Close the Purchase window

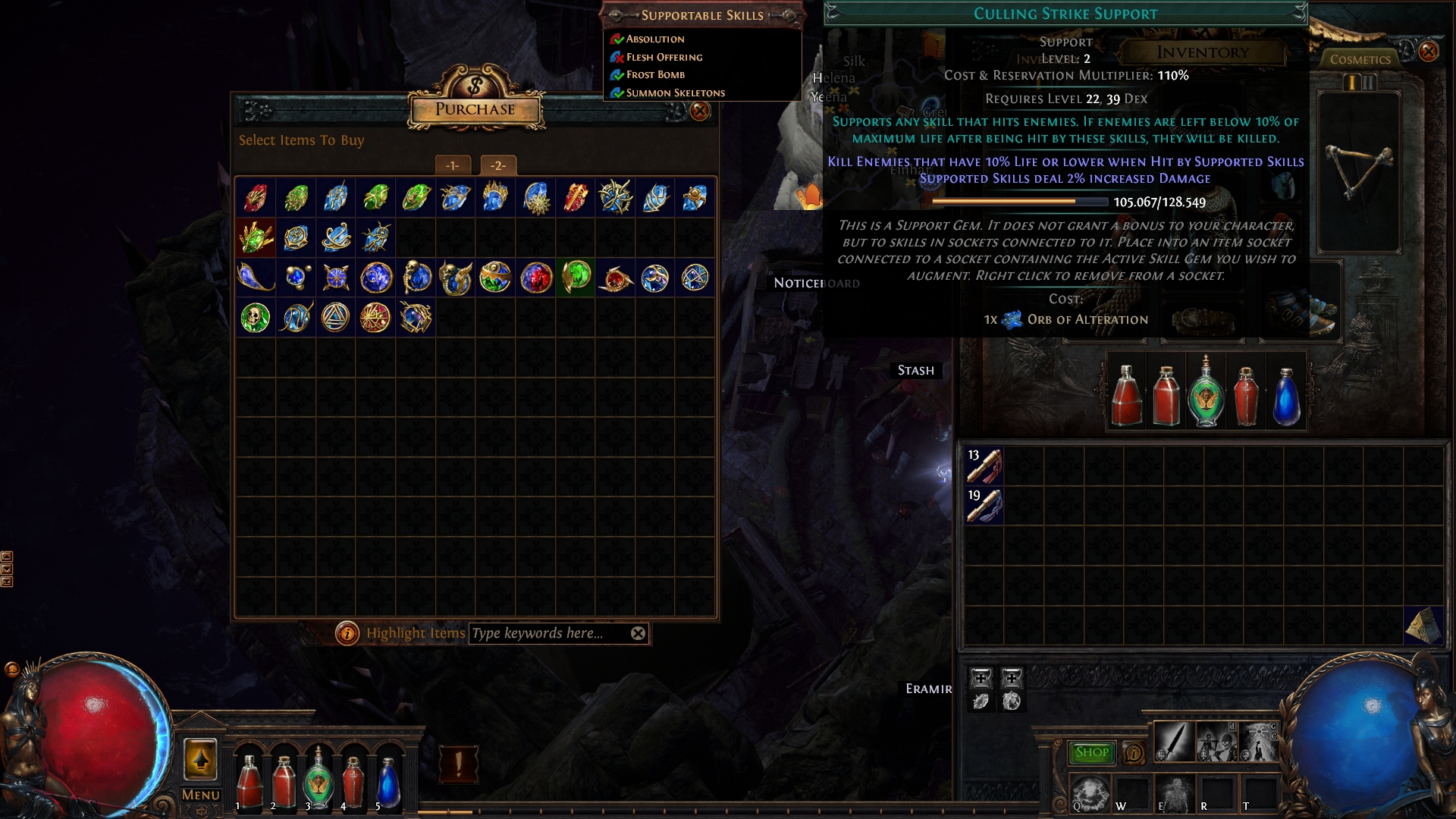tap(699, 111)
